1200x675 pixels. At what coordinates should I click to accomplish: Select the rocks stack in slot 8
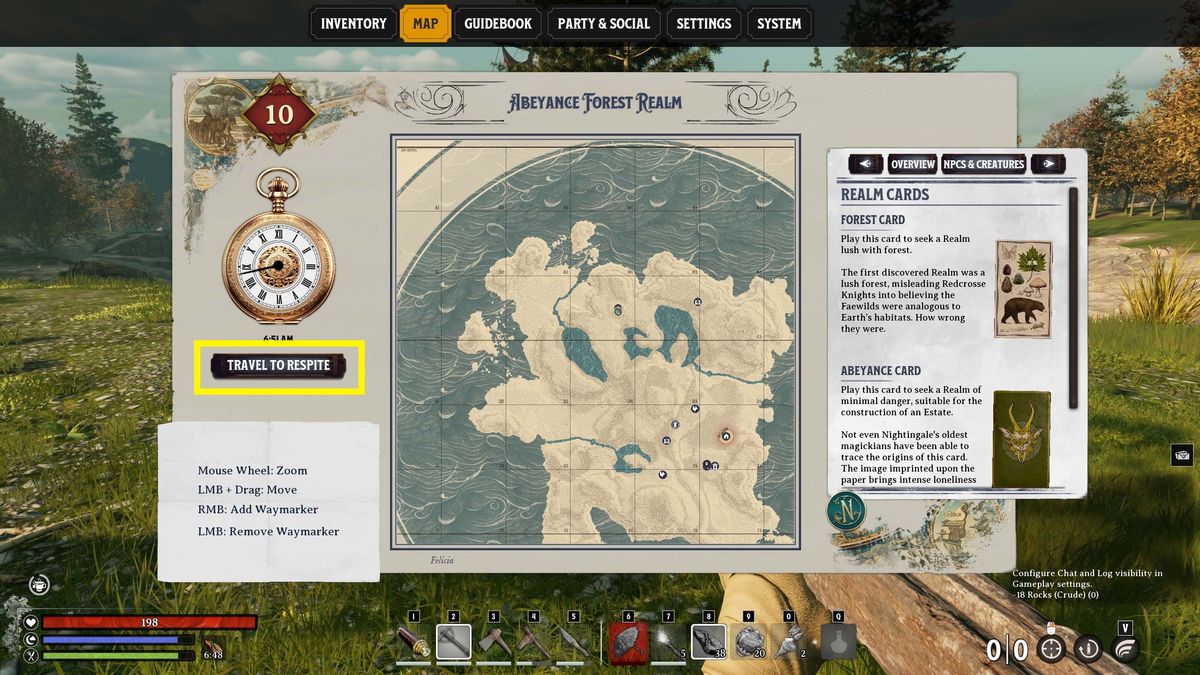coord(709,642)
